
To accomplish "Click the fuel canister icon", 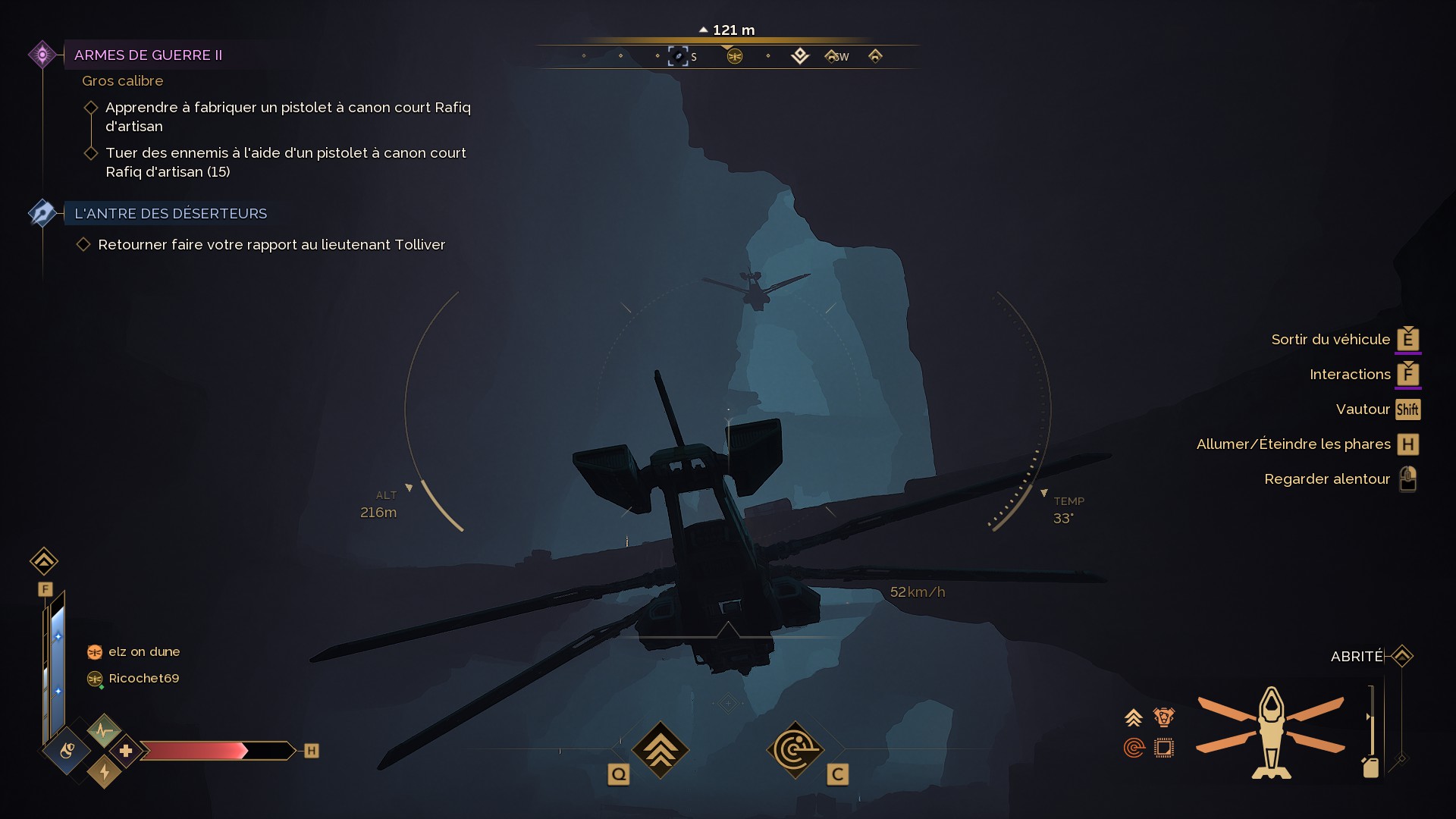I will pos(1370,767).
